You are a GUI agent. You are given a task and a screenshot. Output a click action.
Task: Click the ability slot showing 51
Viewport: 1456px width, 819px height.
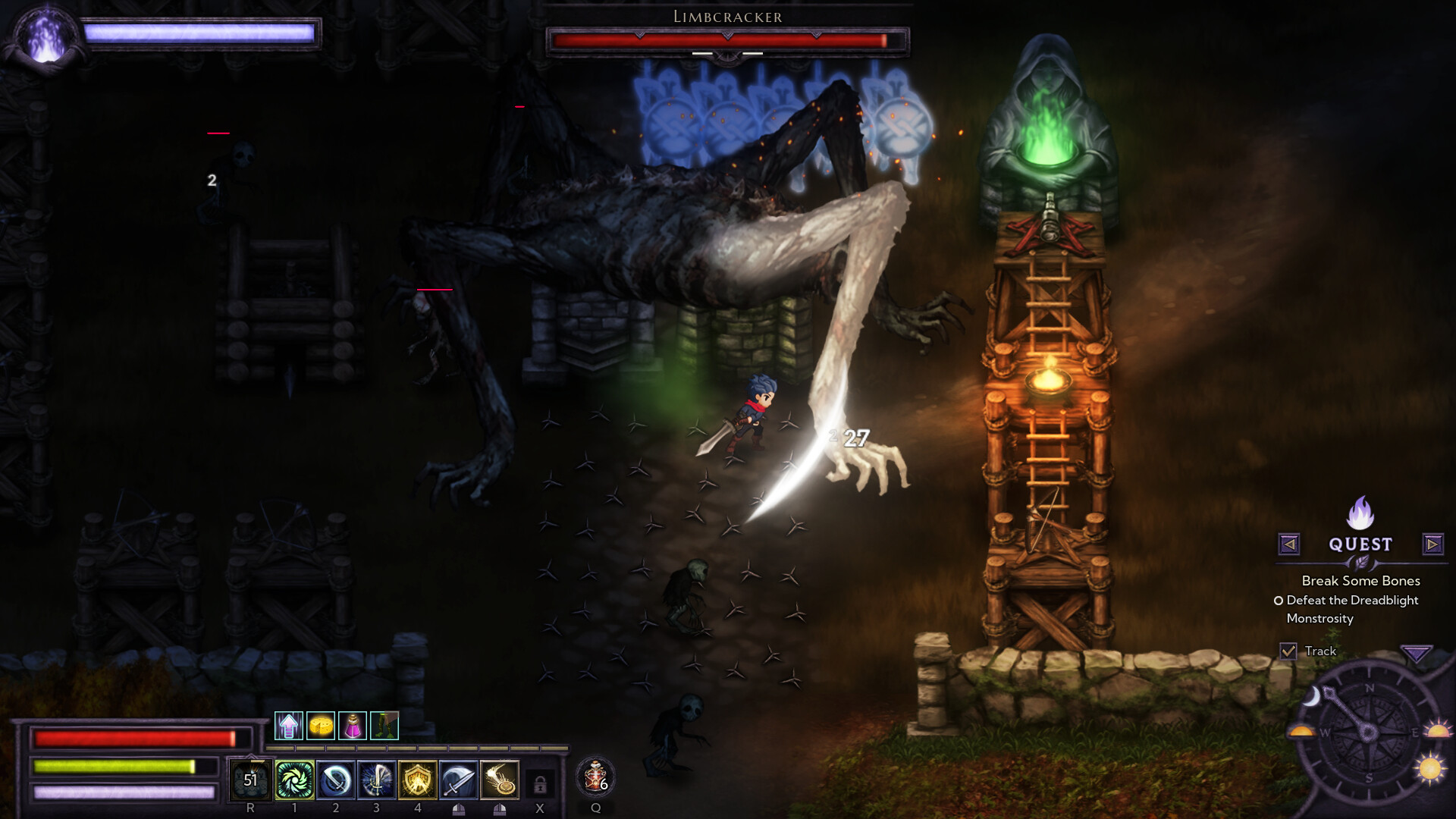(250, 780)
